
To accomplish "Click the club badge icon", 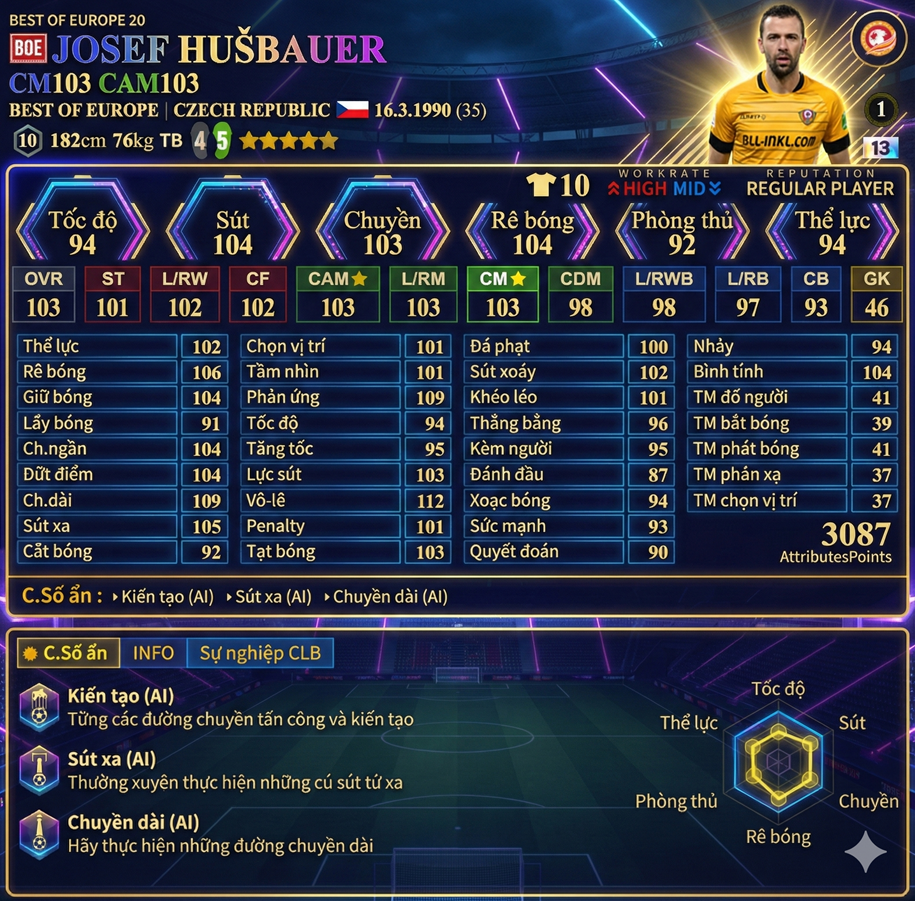I will (878, 40).
